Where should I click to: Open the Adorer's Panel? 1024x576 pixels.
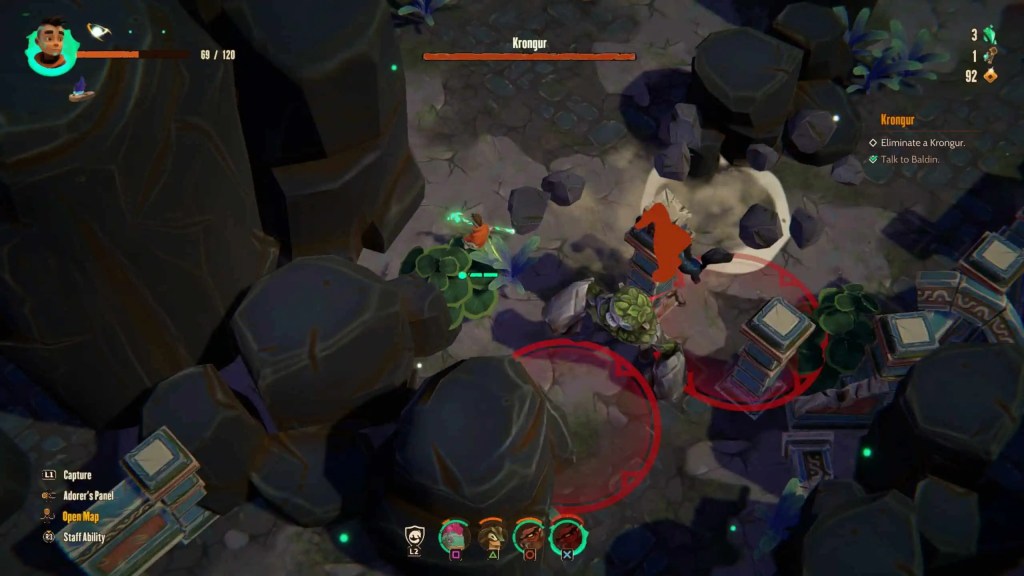coord(88,495)
